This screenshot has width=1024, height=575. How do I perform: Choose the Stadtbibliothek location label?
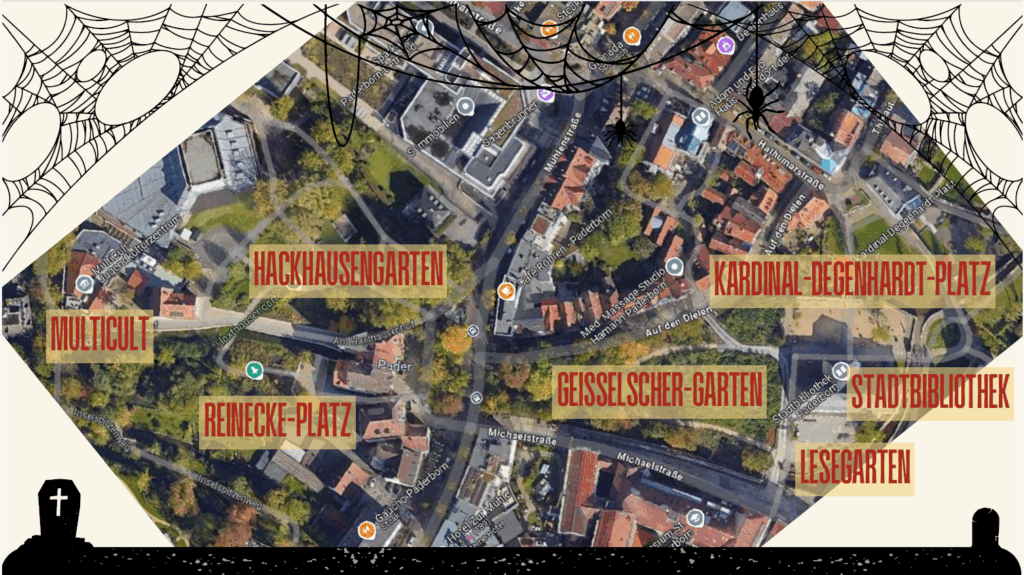pos(930,393)
